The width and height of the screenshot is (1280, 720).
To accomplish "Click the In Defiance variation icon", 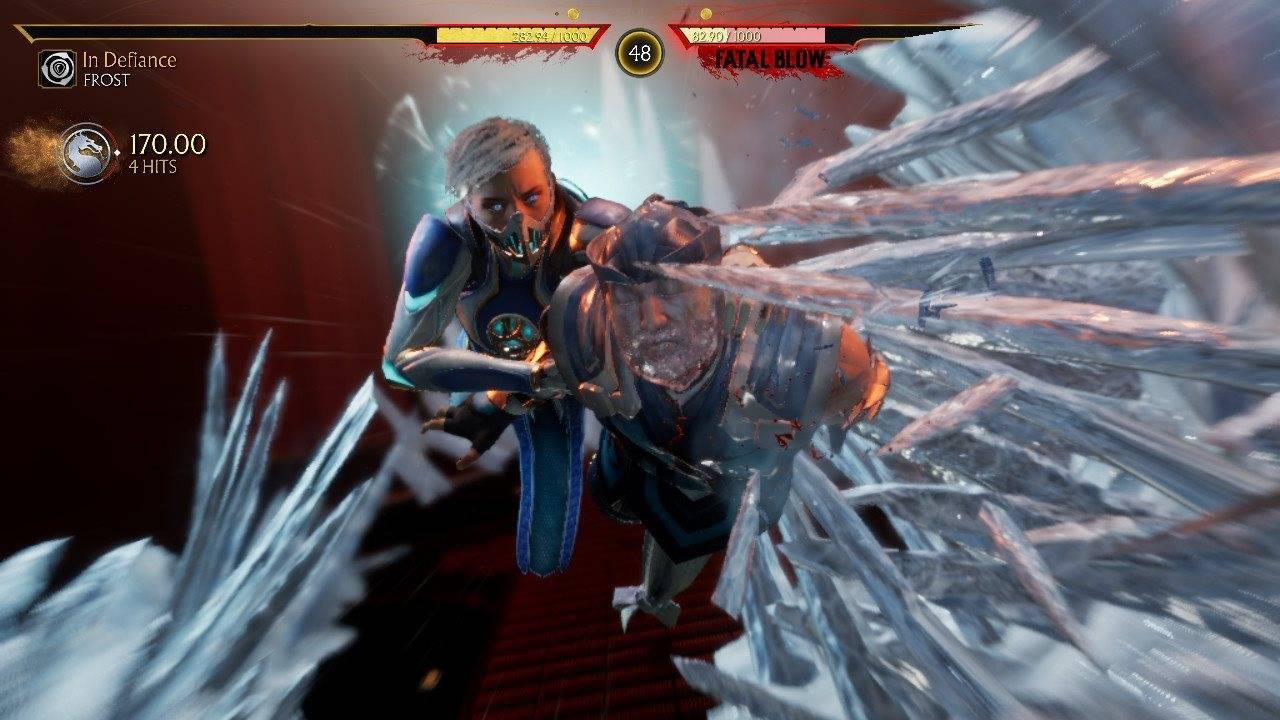I will 57,69.
